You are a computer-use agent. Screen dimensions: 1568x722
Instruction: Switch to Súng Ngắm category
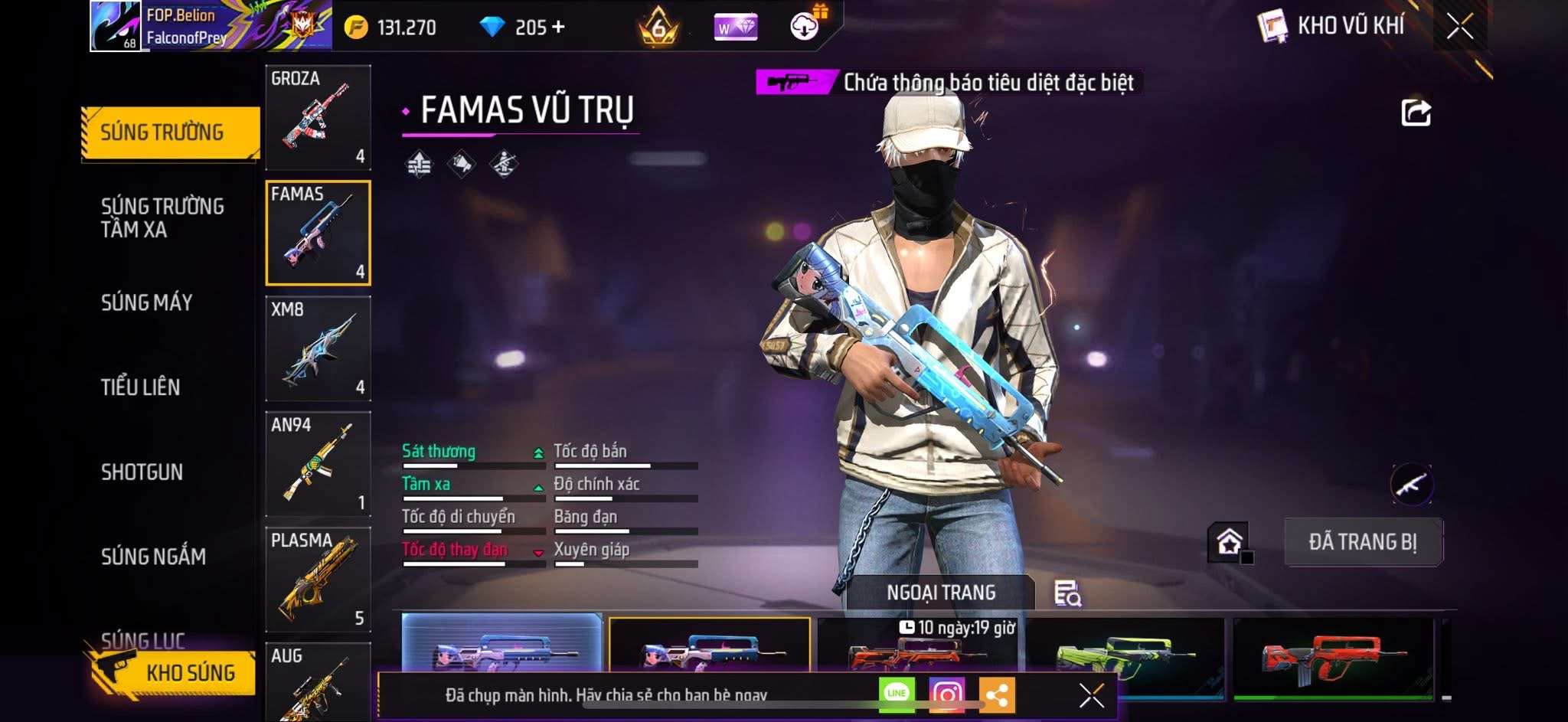click(153, 556)
